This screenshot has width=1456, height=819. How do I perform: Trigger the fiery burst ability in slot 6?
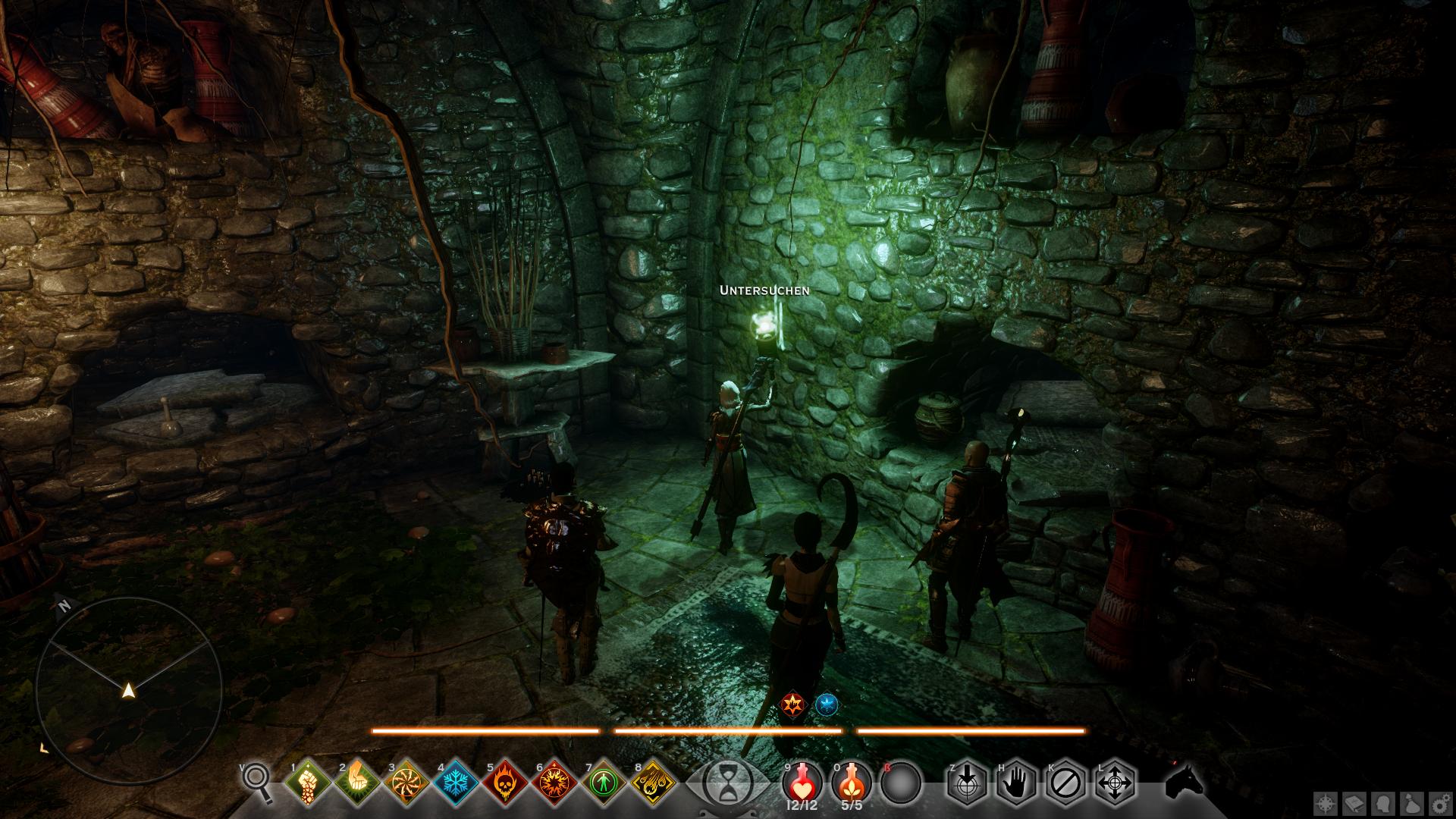pos(555,782)
